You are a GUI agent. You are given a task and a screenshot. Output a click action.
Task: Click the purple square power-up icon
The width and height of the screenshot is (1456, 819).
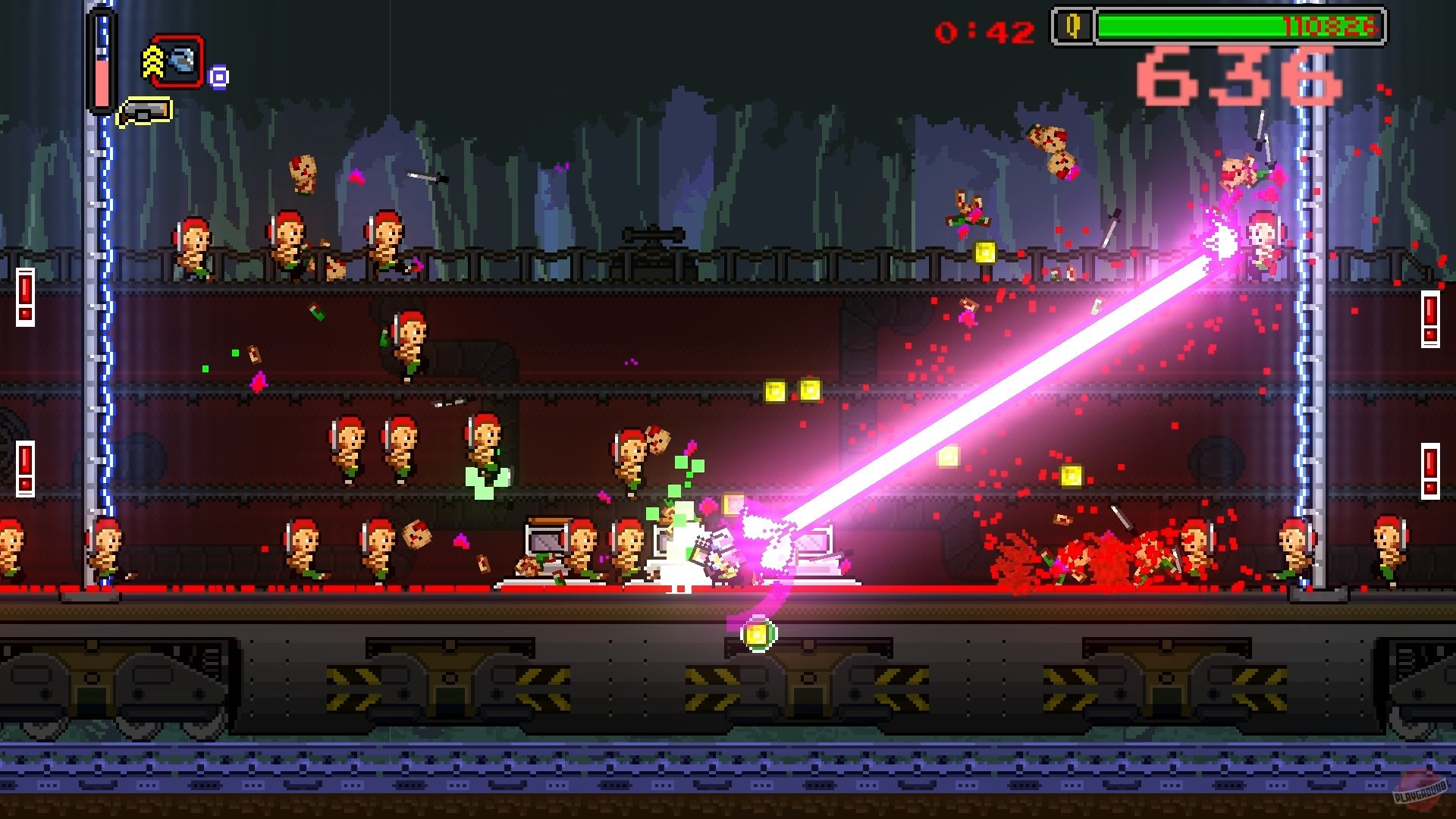[x=218, y=76]
